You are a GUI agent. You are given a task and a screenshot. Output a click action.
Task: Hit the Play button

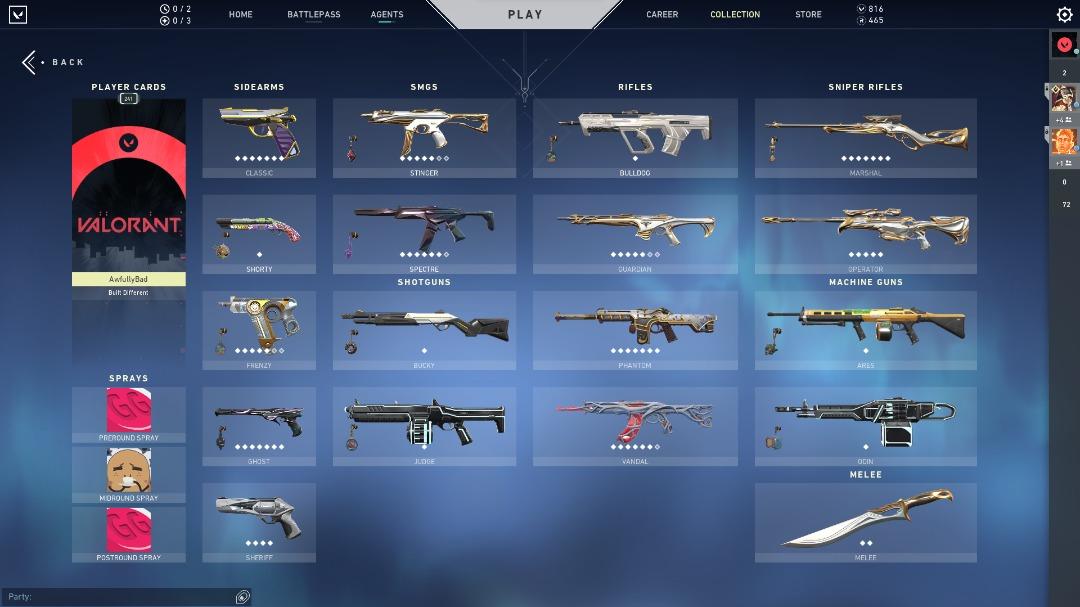pyautogui.click(x=525, y=15)
